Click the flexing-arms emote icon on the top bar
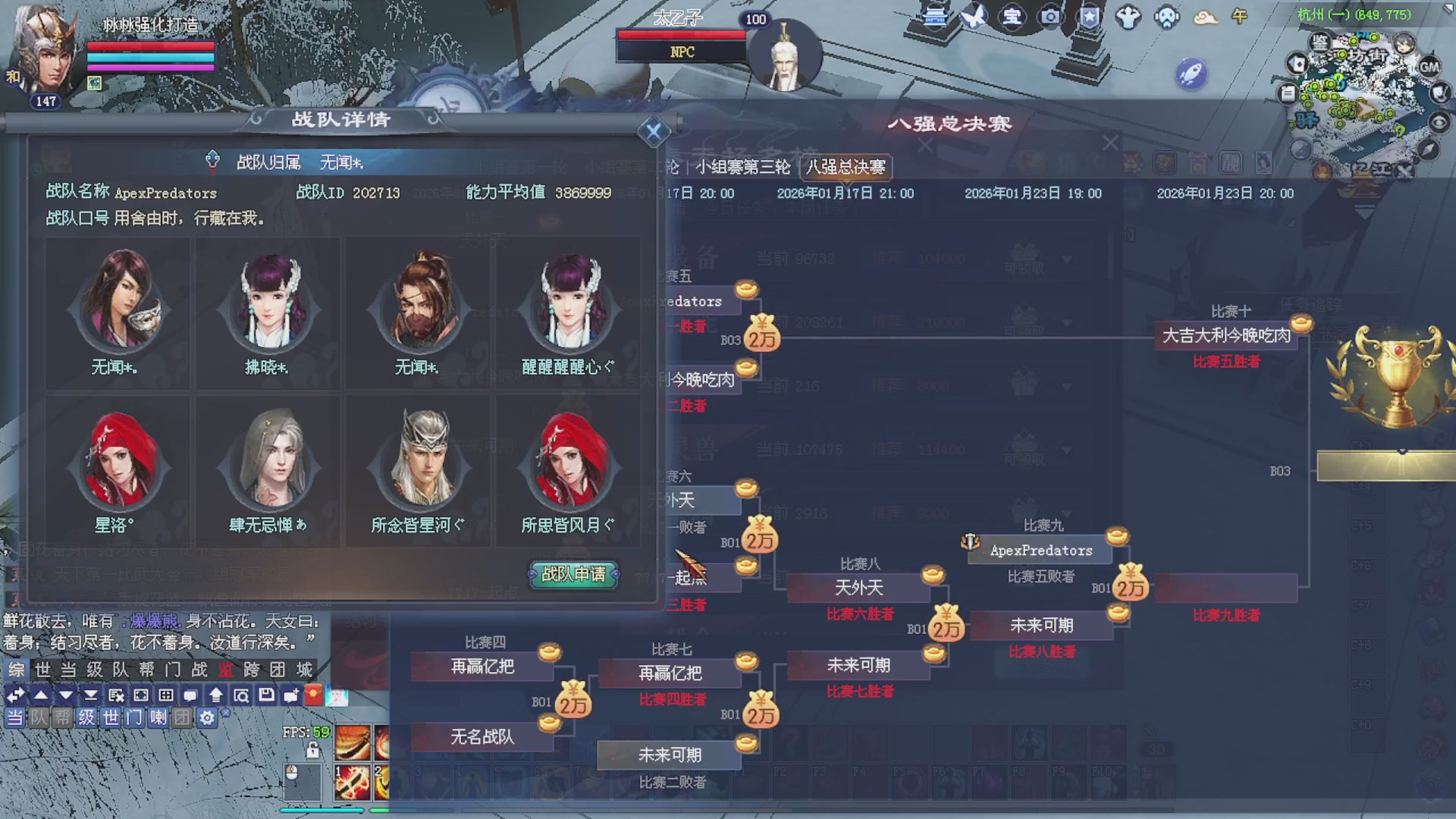Screen dimensions: 1456x819 coord(1128,15)
